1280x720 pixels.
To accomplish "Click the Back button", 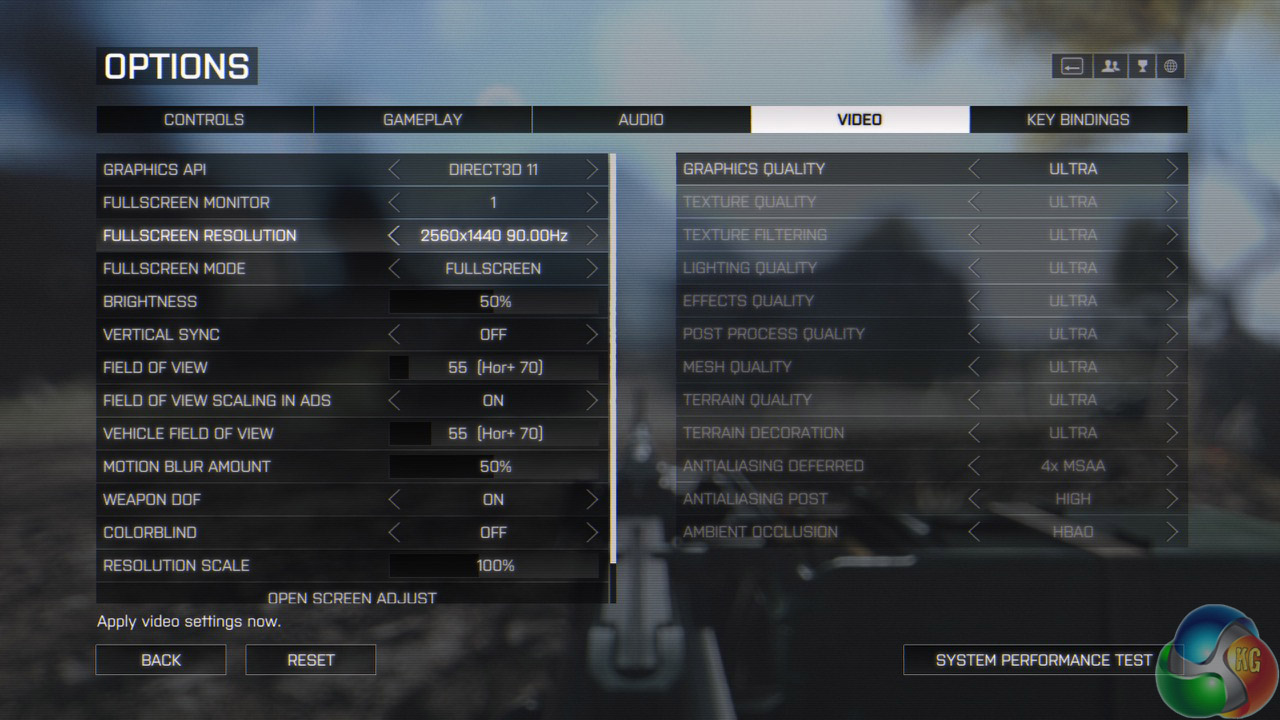I will click(x=161, y=660).
